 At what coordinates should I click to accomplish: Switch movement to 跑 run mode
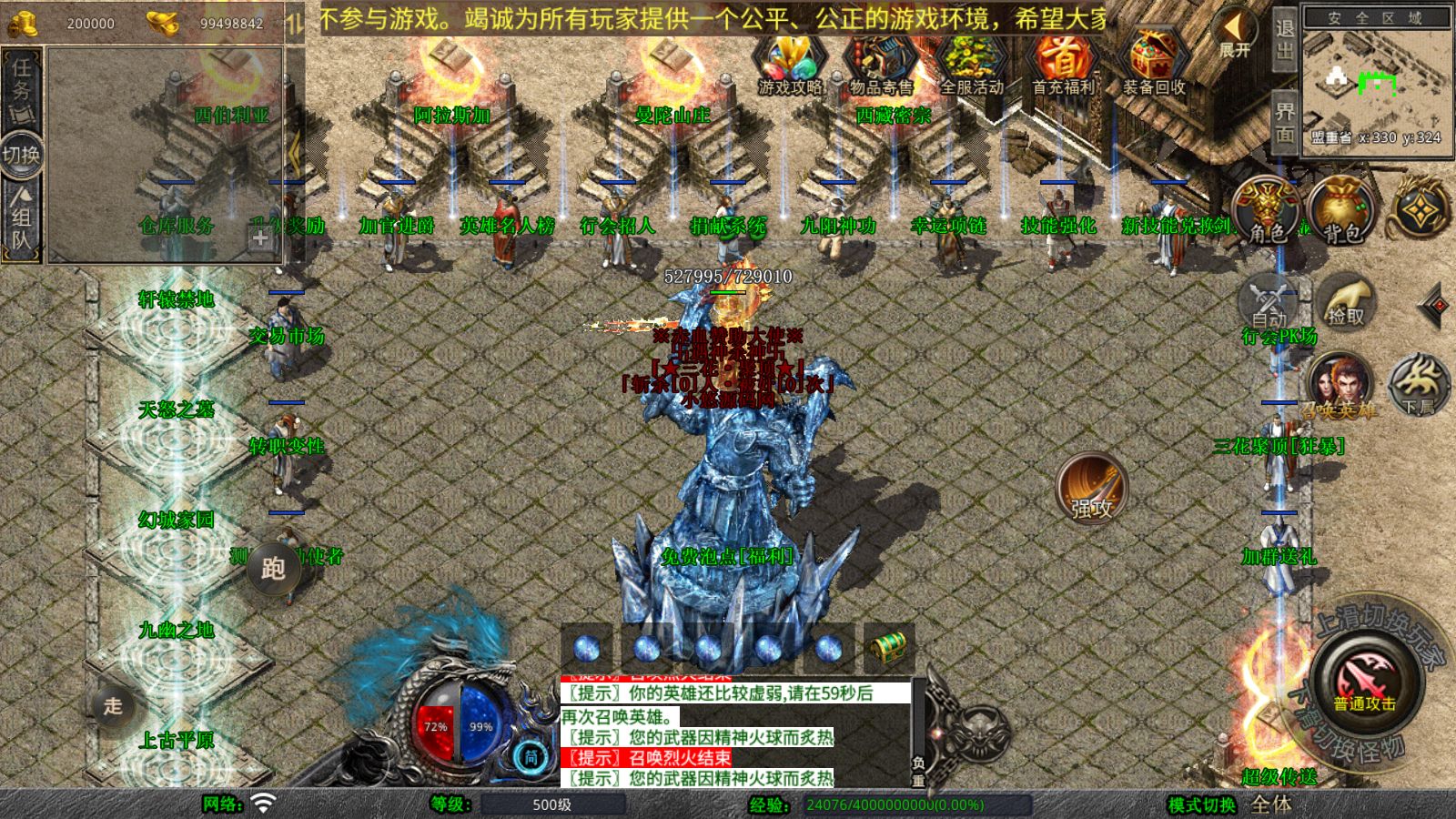click(x=273, y=568)
